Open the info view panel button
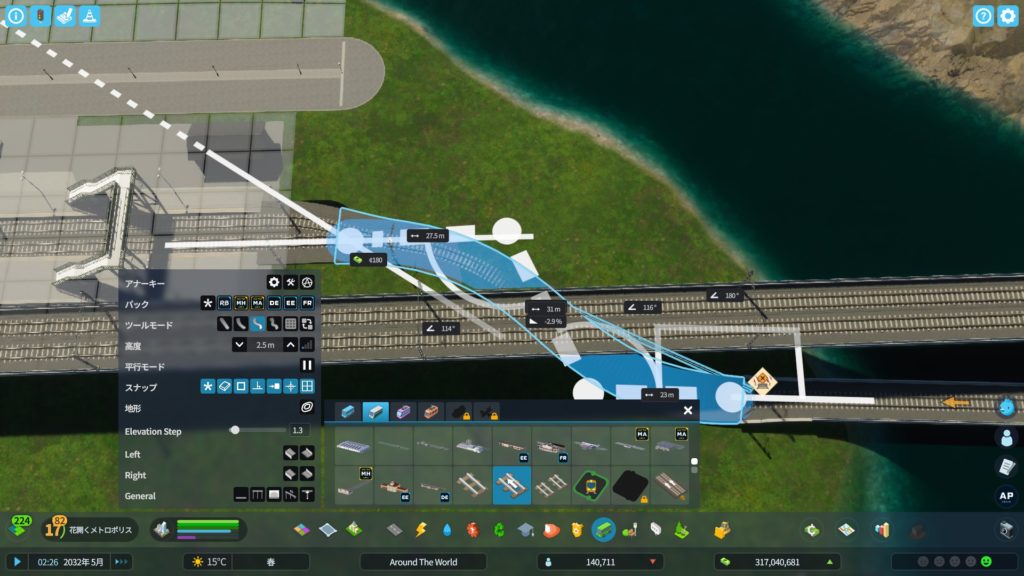 (16, 16)
